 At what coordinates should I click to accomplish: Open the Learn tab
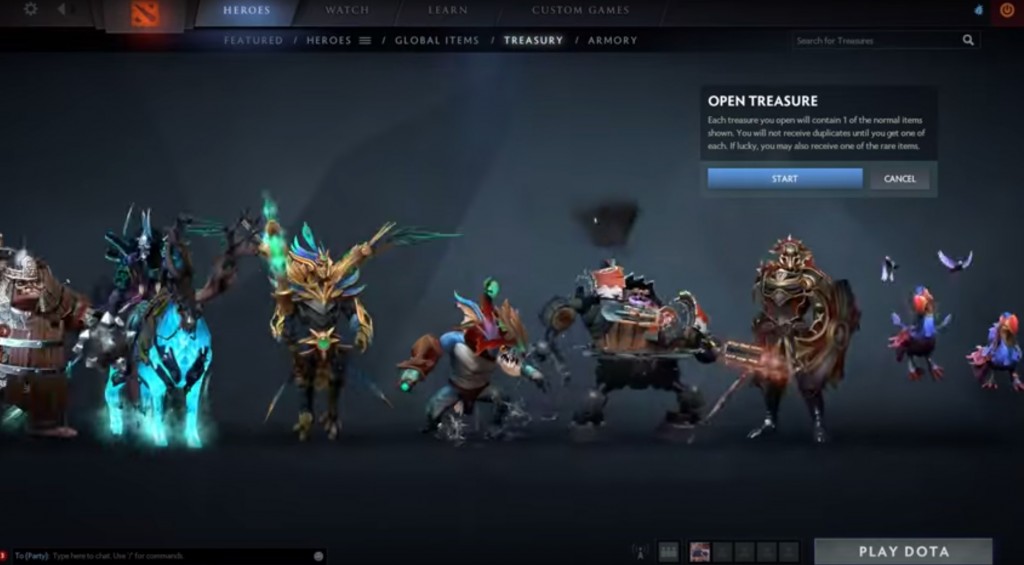447,10
